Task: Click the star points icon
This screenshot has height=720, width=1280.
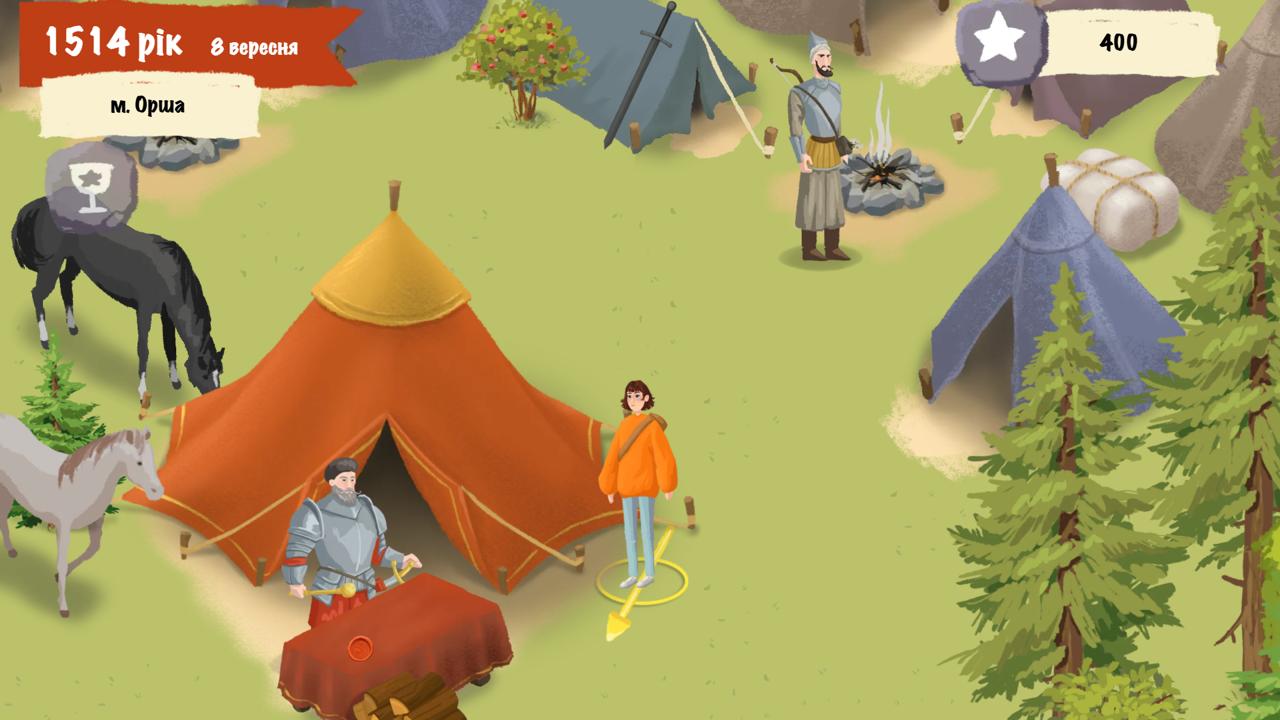Action: point(1000,41)
